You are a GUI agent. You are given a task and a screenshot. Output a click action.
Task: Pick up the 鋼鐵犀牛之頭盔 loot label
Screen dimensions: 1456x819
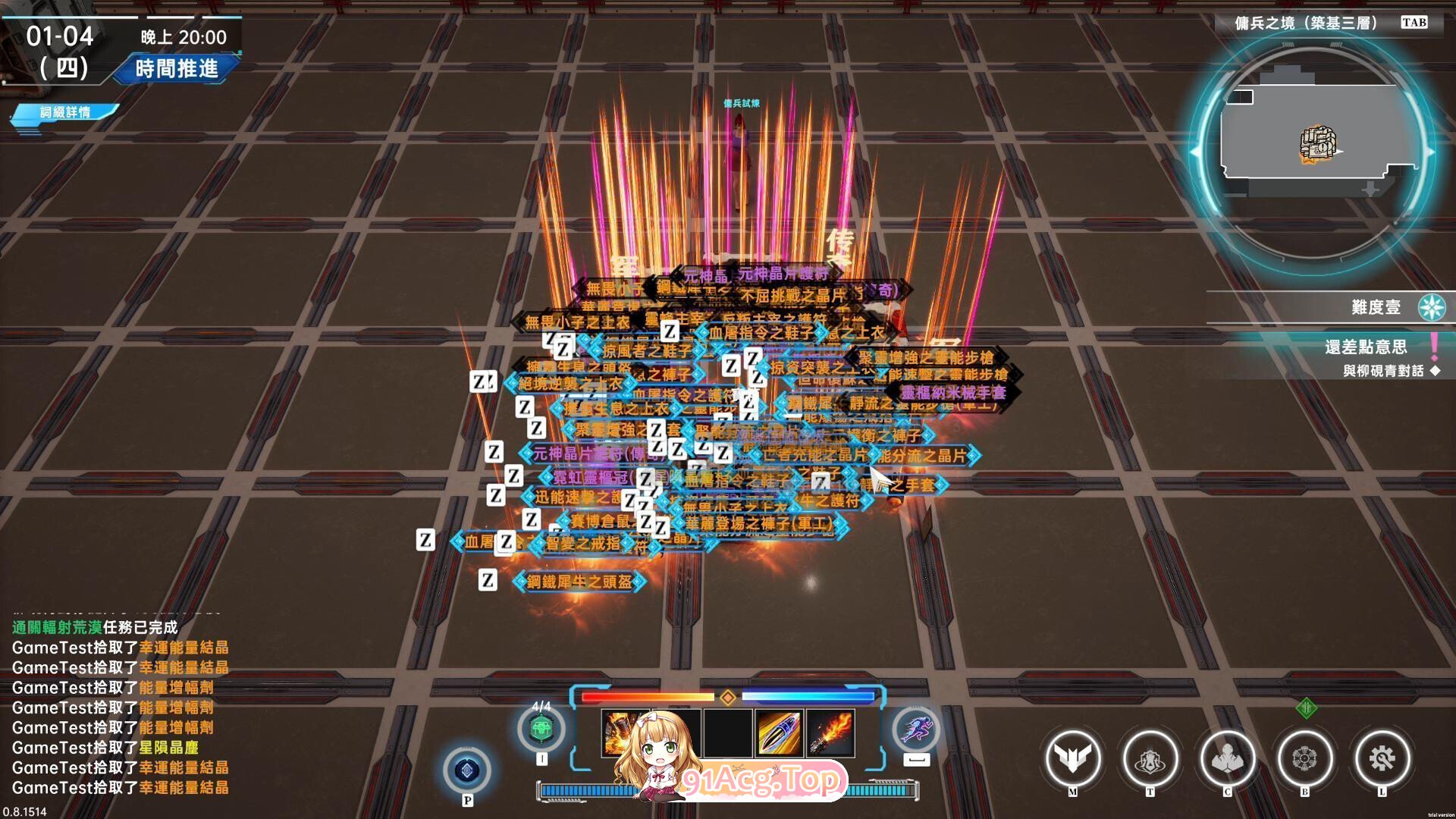pos(579,582)
